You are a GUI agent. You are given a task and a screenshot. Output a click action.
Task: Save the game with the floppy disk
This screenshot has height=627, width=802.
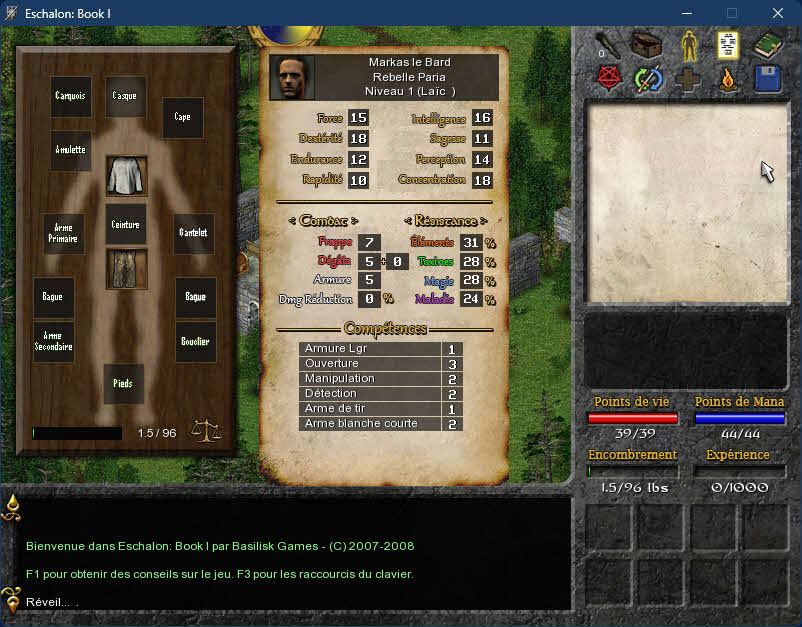pos(768,79)
